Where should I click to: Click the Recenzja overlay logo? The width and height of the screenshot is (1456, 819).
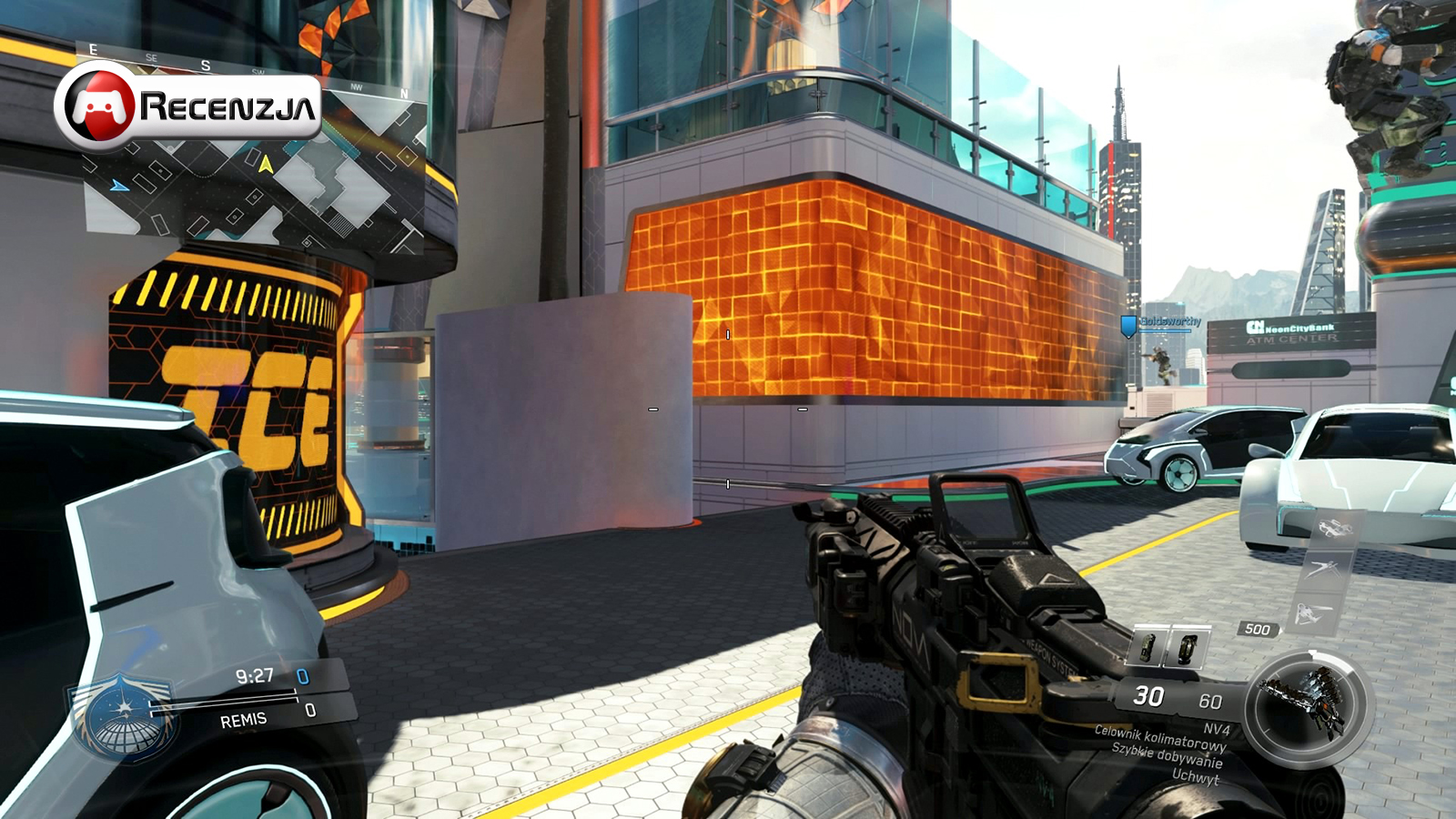click(x=188, y=106)
